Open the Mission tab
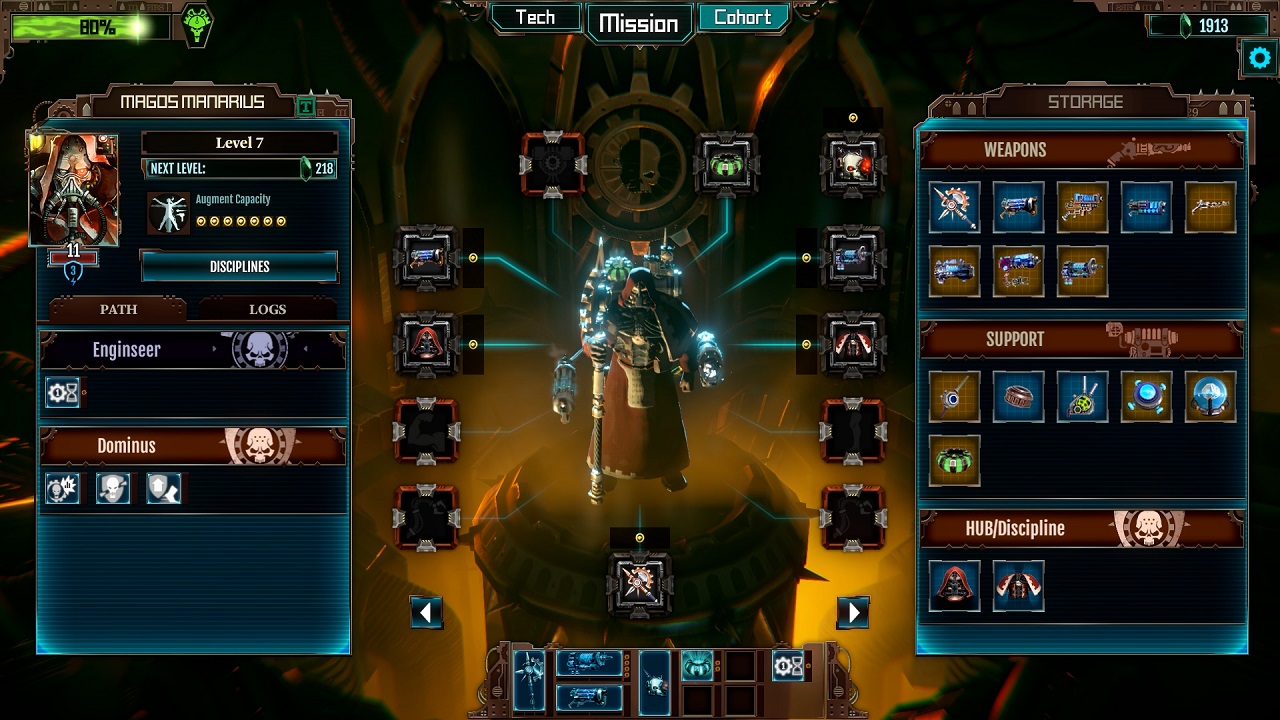Image resolution: width=1280 pixels, height=720 pixels. 639,23
